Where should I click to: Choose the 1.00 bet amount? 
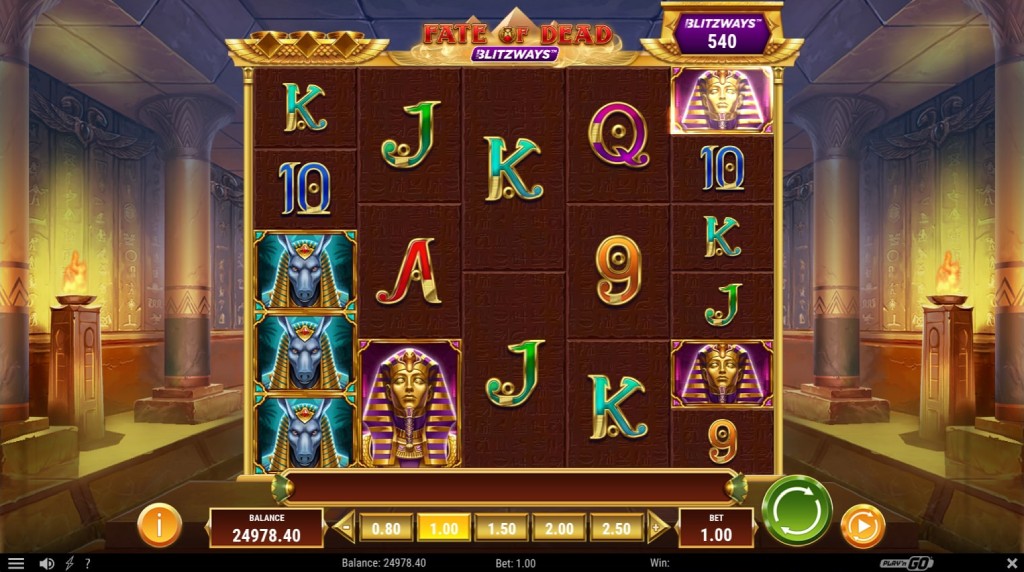point(444,527)
